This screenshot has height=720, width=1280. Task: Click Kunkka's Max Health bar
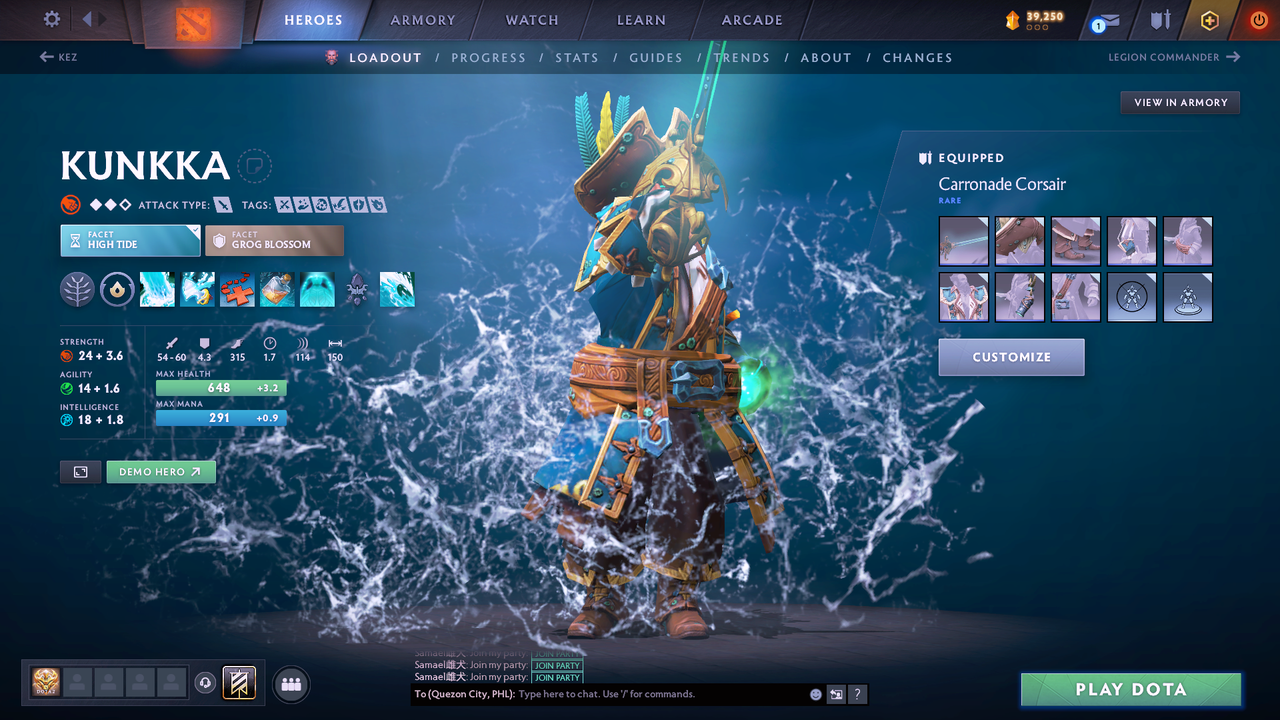coord(221,388)
